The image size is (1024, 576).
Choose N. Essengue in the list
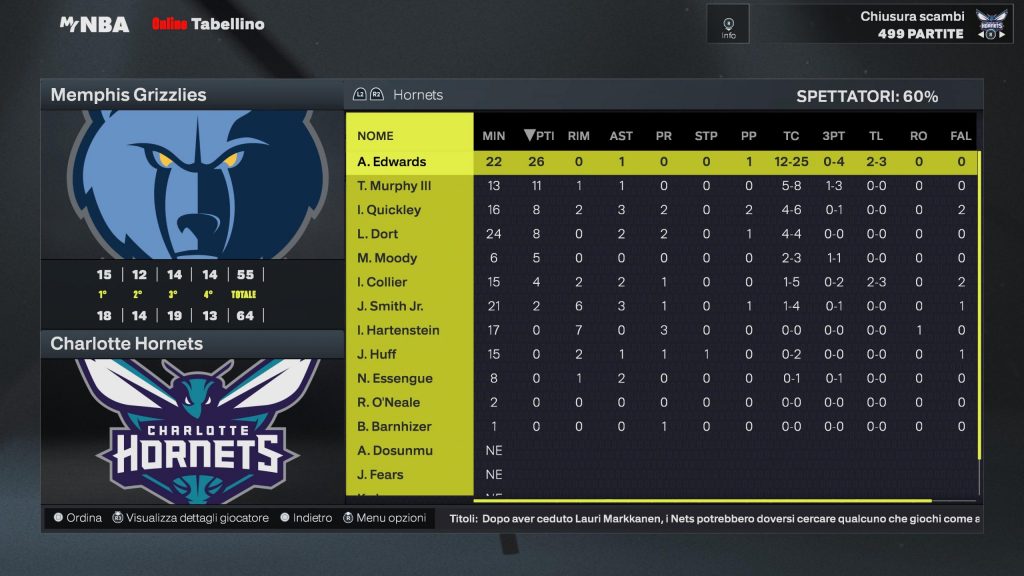[395, 378]
